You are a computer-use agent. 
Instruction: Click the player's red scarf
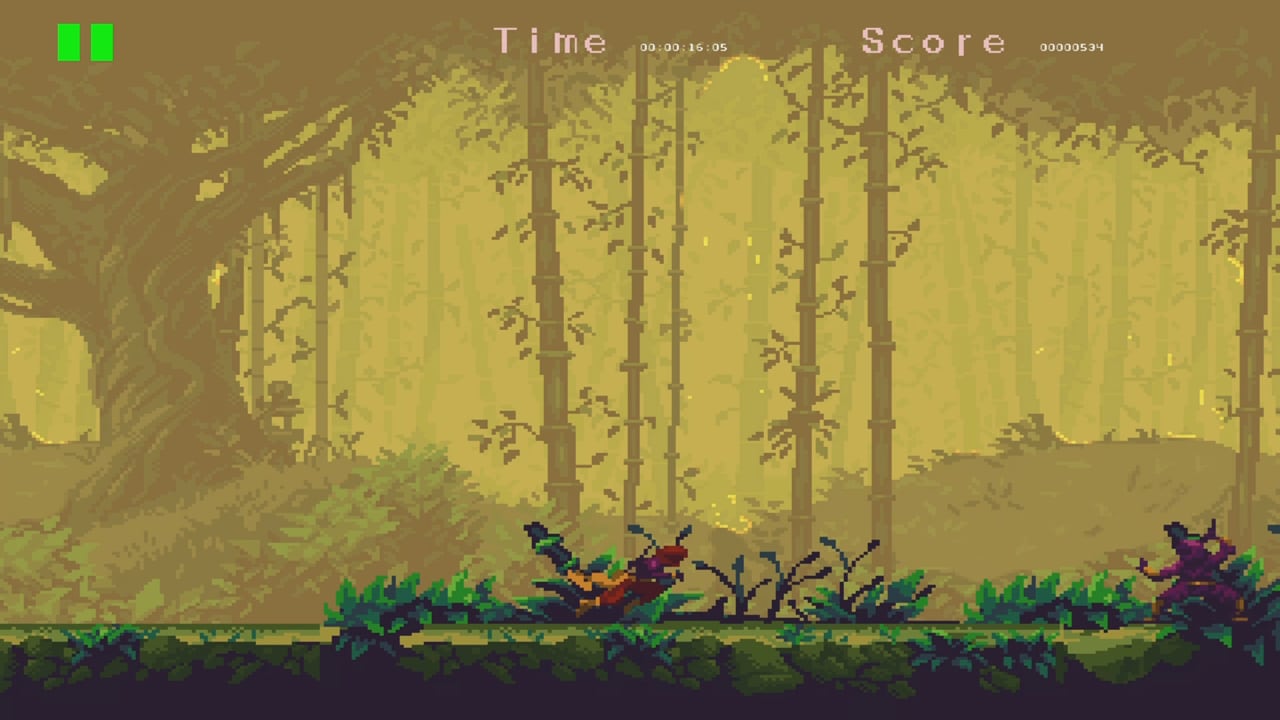pos(668,550)
